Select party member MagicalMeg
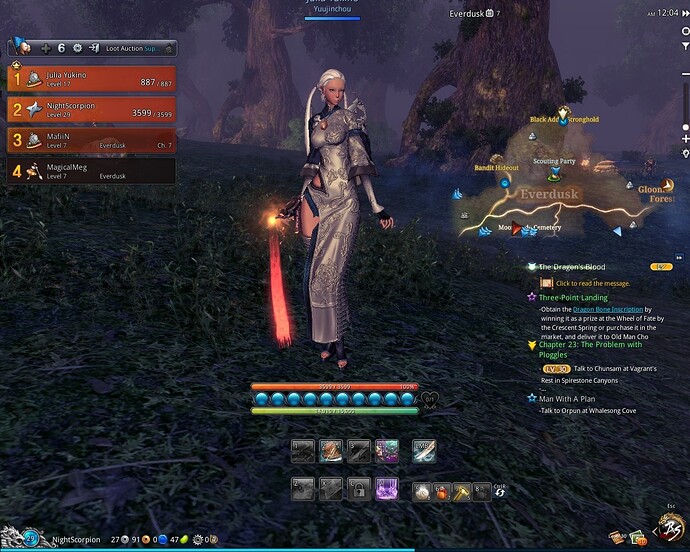This screenshot has height=552, width=690. click(x=91, y=171)
